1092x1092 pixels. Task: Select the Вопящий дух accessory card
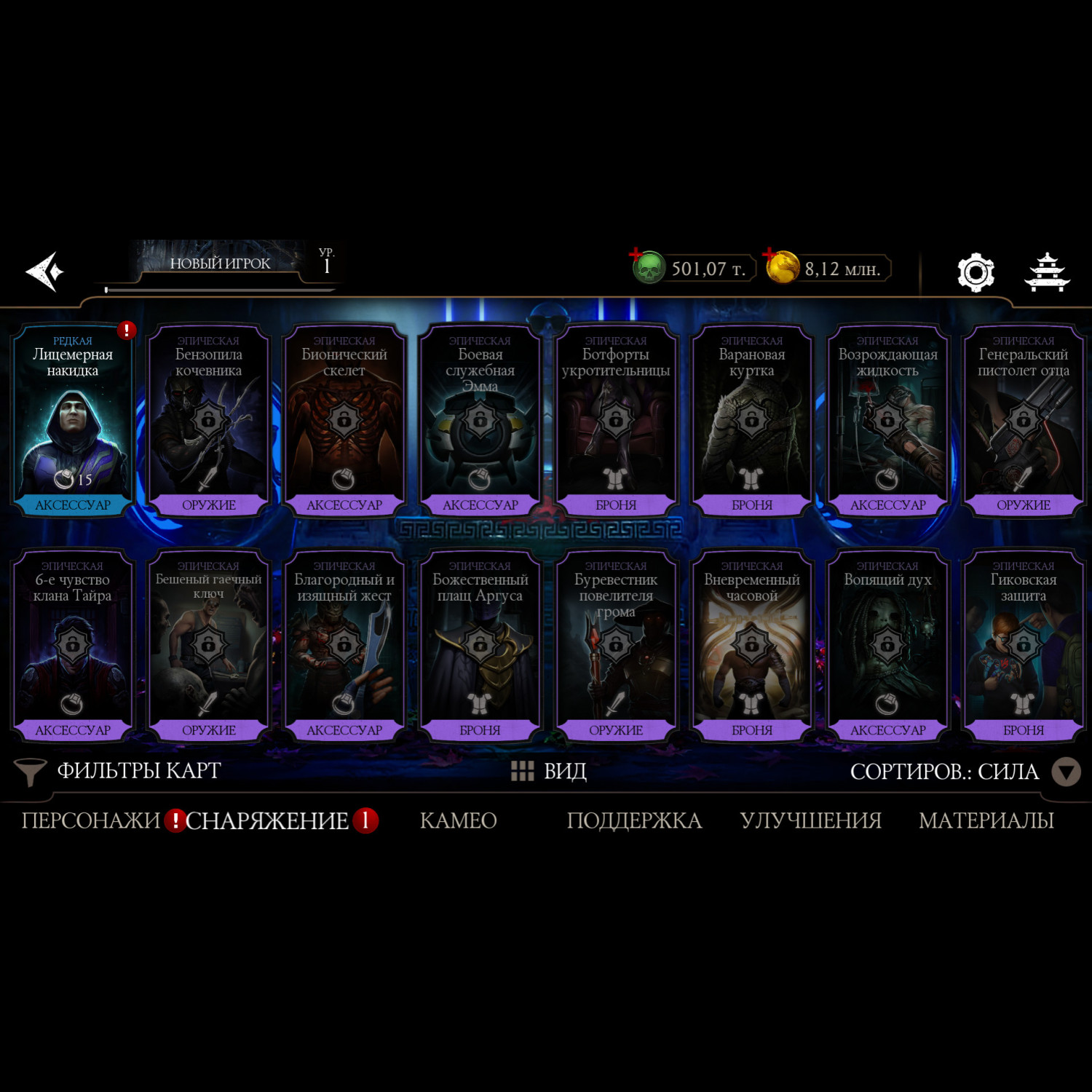click(887, 645)
